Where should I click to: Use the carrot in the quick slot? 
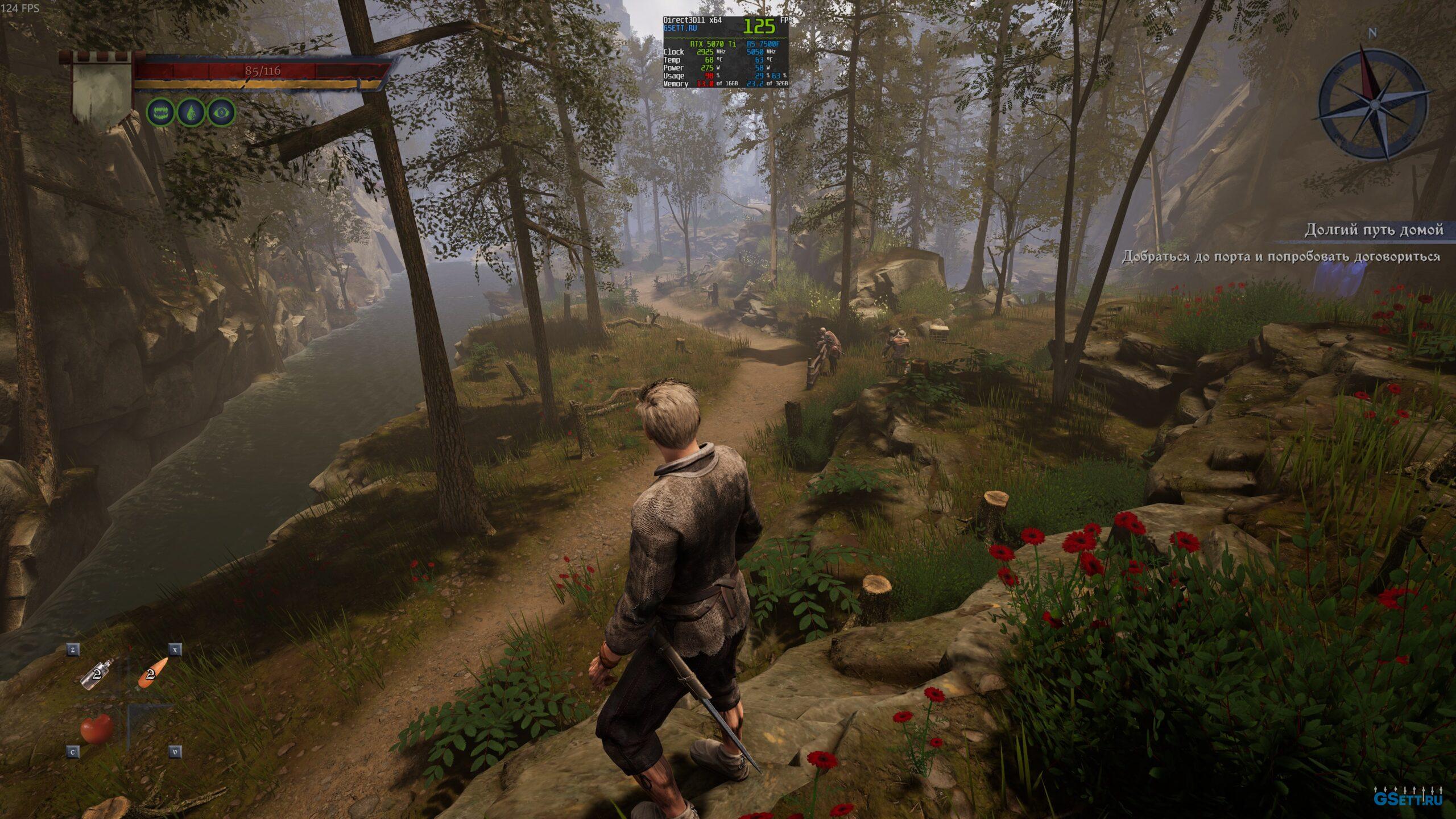(152, 673)
